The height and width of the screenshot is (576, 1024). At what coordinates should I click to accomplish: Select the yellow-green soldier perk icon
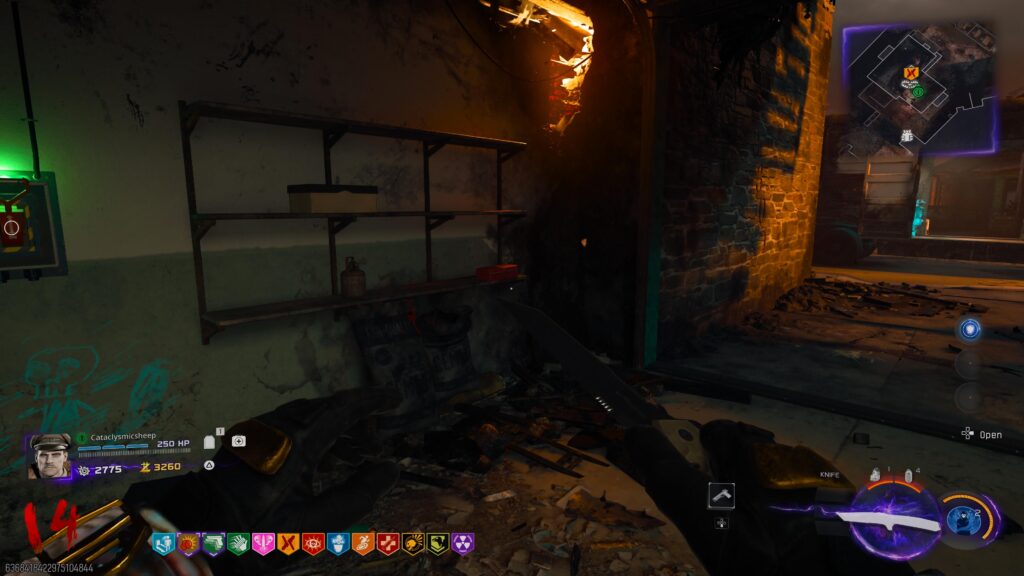438,543
